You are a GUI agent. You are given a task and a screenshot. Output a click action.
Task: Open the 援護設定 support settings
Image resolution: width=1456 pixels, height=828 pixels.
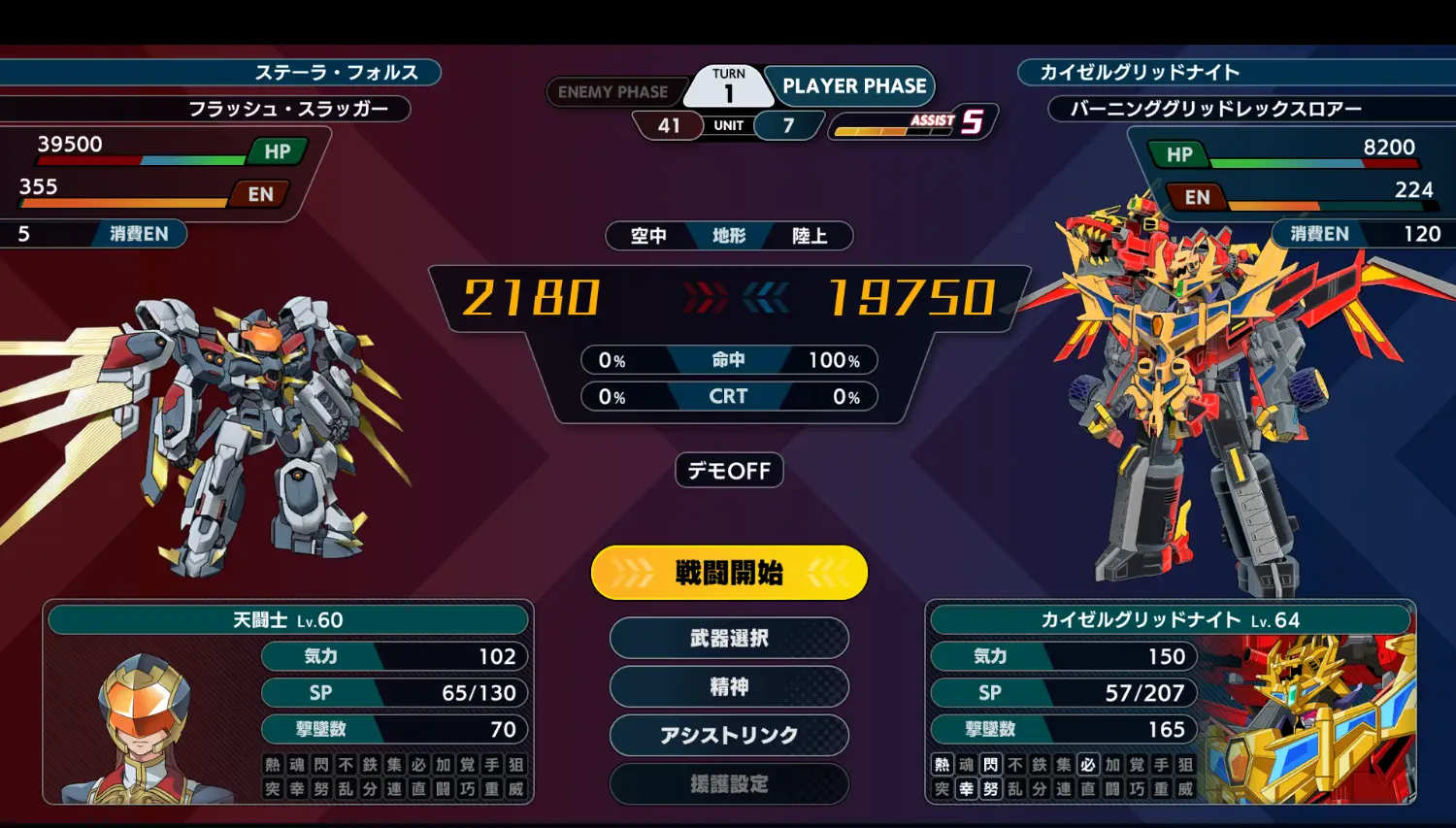point(729,783)
